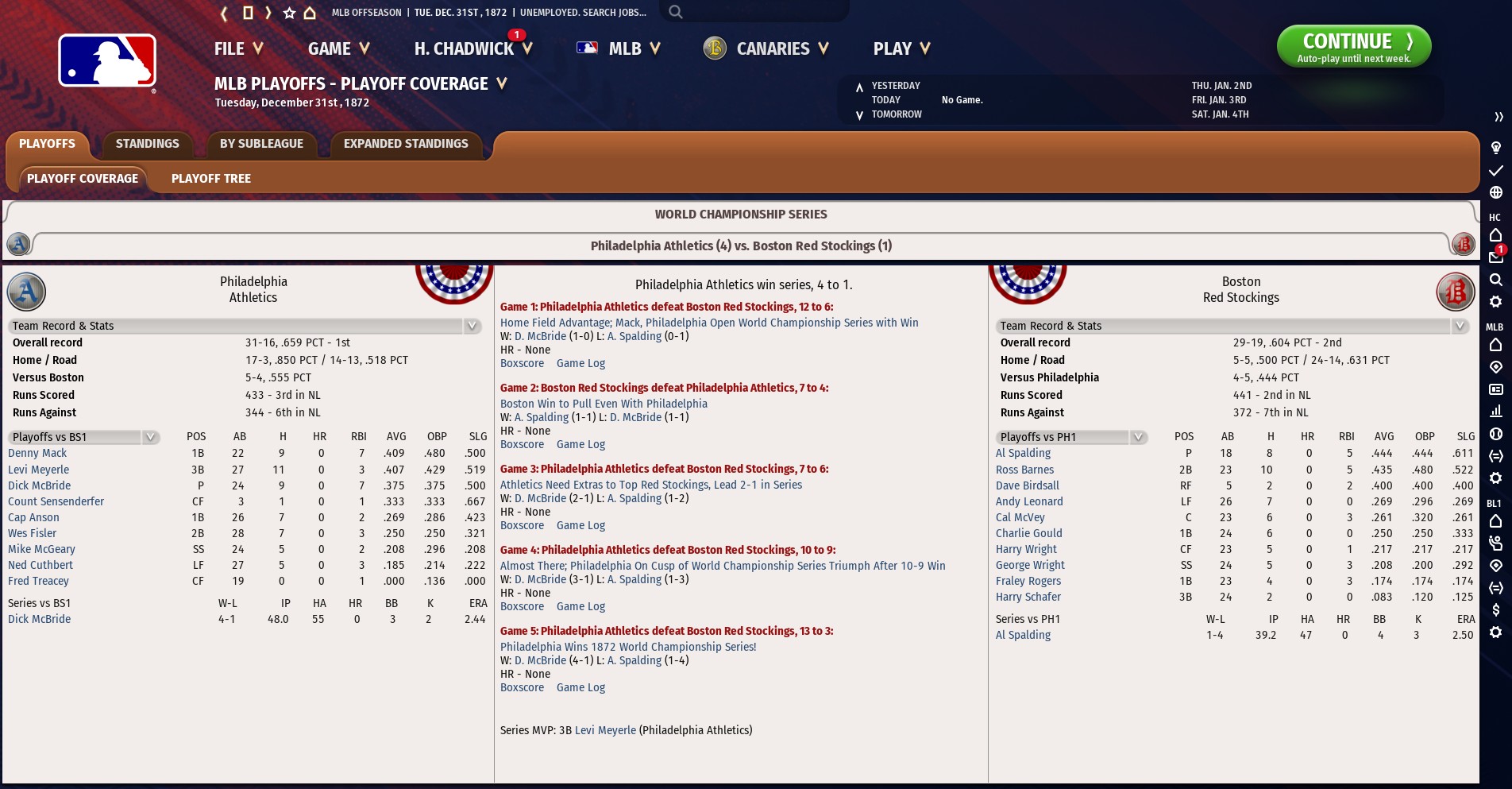This screenshot has width=1512, height=789.
Task: Open the Expanded Standings tab
Action: click(x=406, y=144)
